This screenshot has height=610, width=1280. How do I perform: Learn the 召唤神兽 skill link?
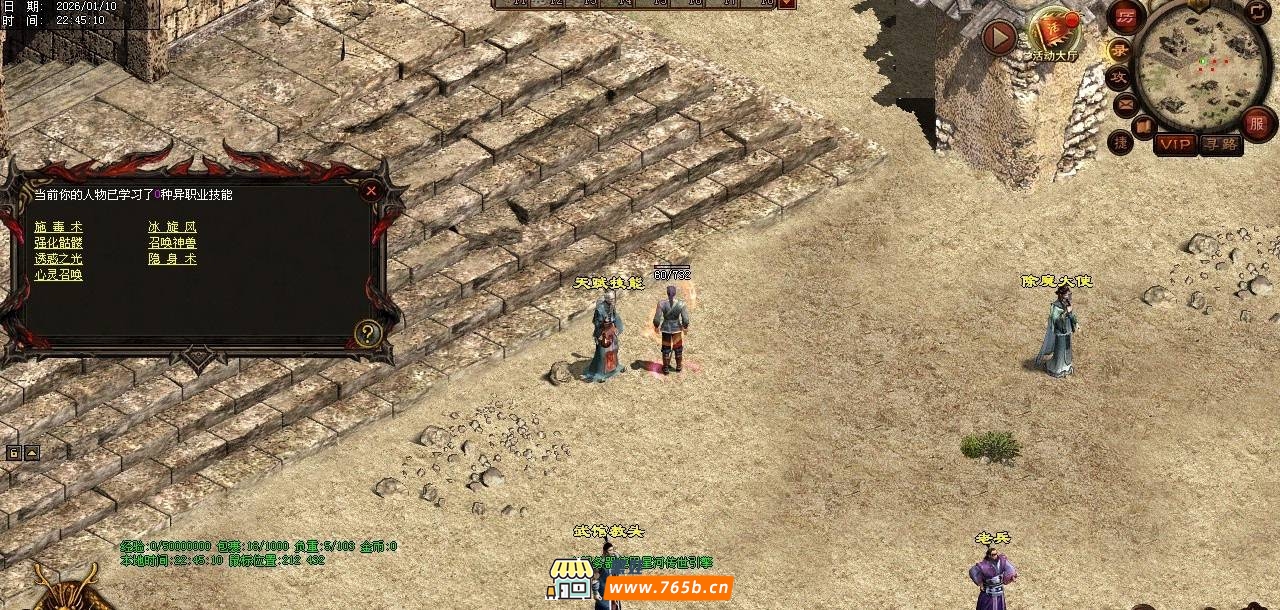point(172,243)
